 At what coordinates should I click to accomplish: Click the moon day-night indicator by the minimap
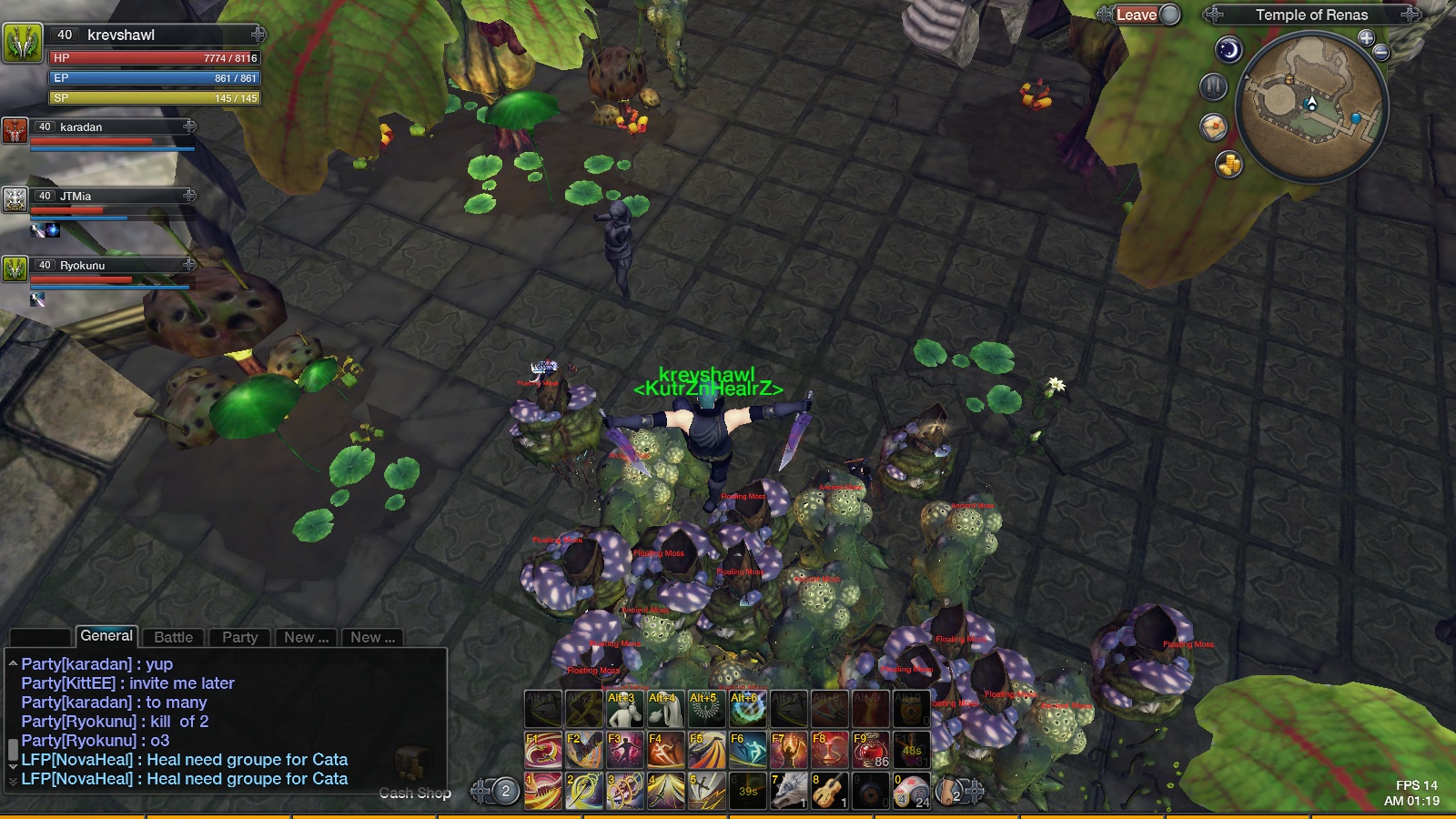[1229, 51]
